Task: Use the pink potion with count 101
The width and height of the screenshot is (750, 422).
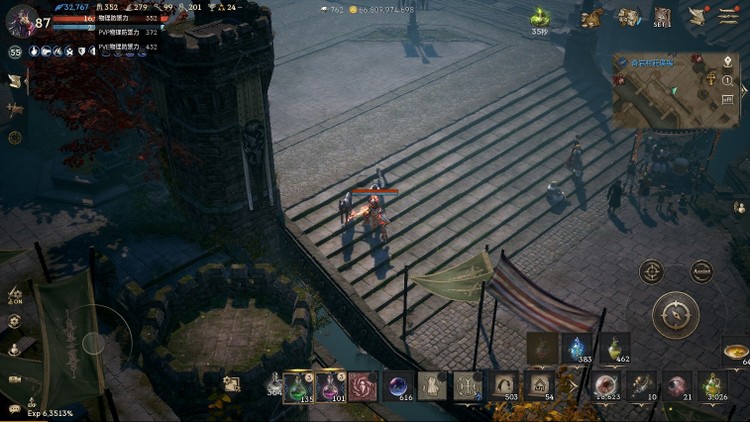Action: (x=332, y=386)
